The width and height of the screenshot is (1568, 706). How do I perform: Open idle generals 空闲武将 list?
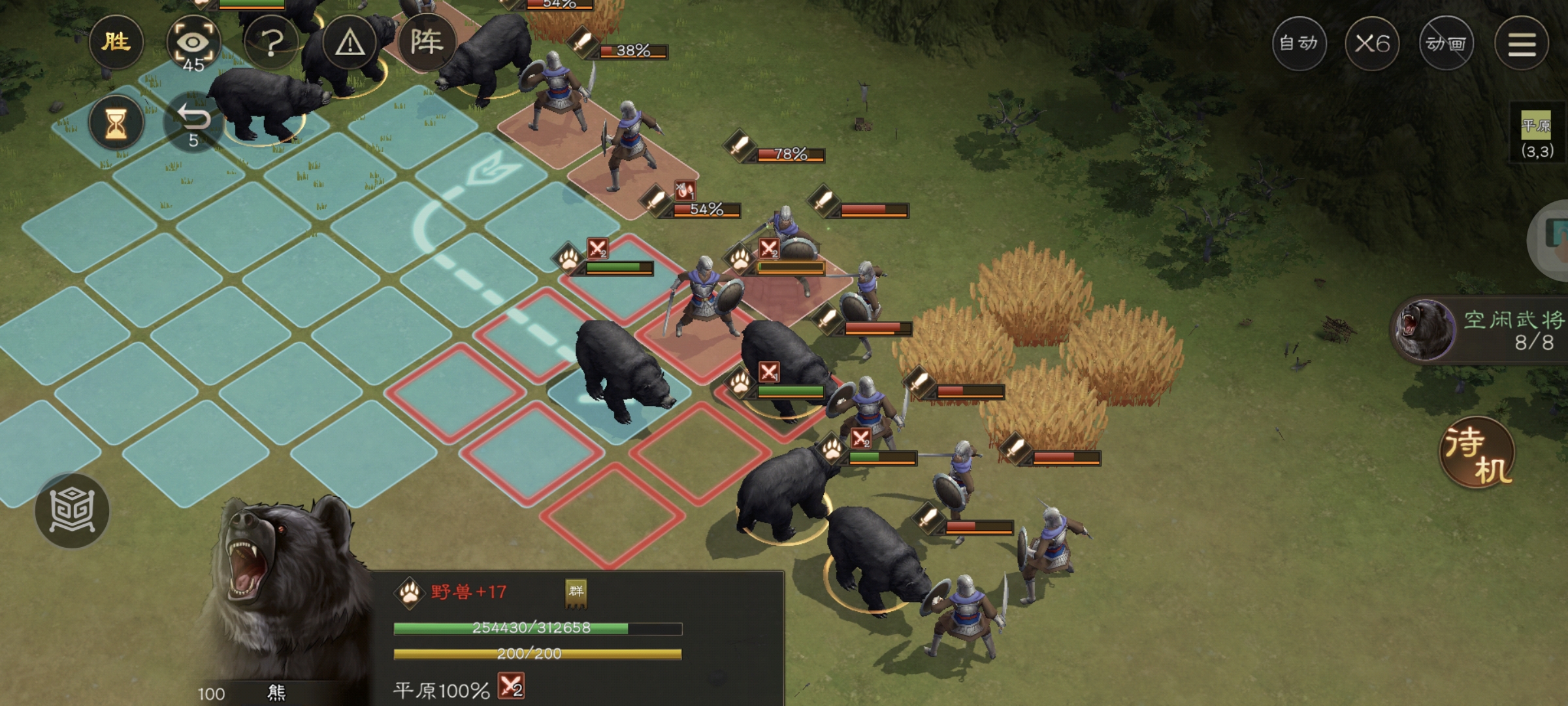[x=1483, y=330]
